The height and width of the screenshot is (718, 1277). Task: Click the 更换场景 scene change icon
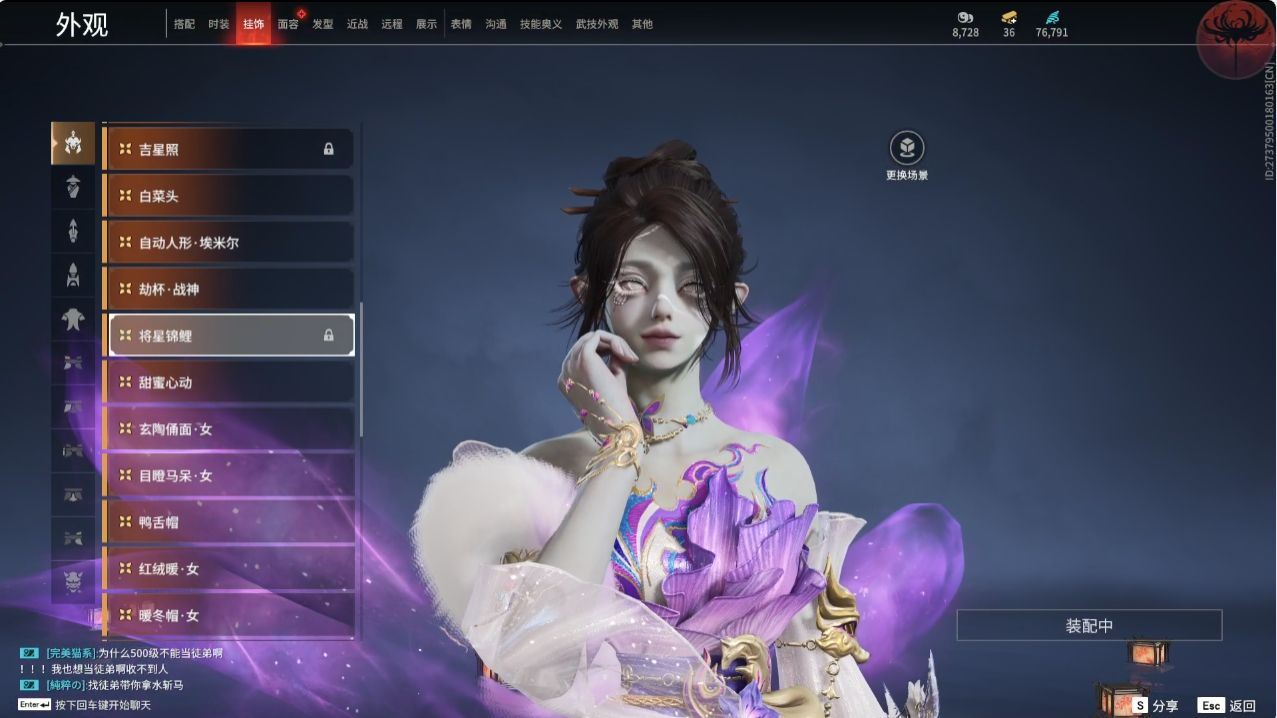(907, 149)
